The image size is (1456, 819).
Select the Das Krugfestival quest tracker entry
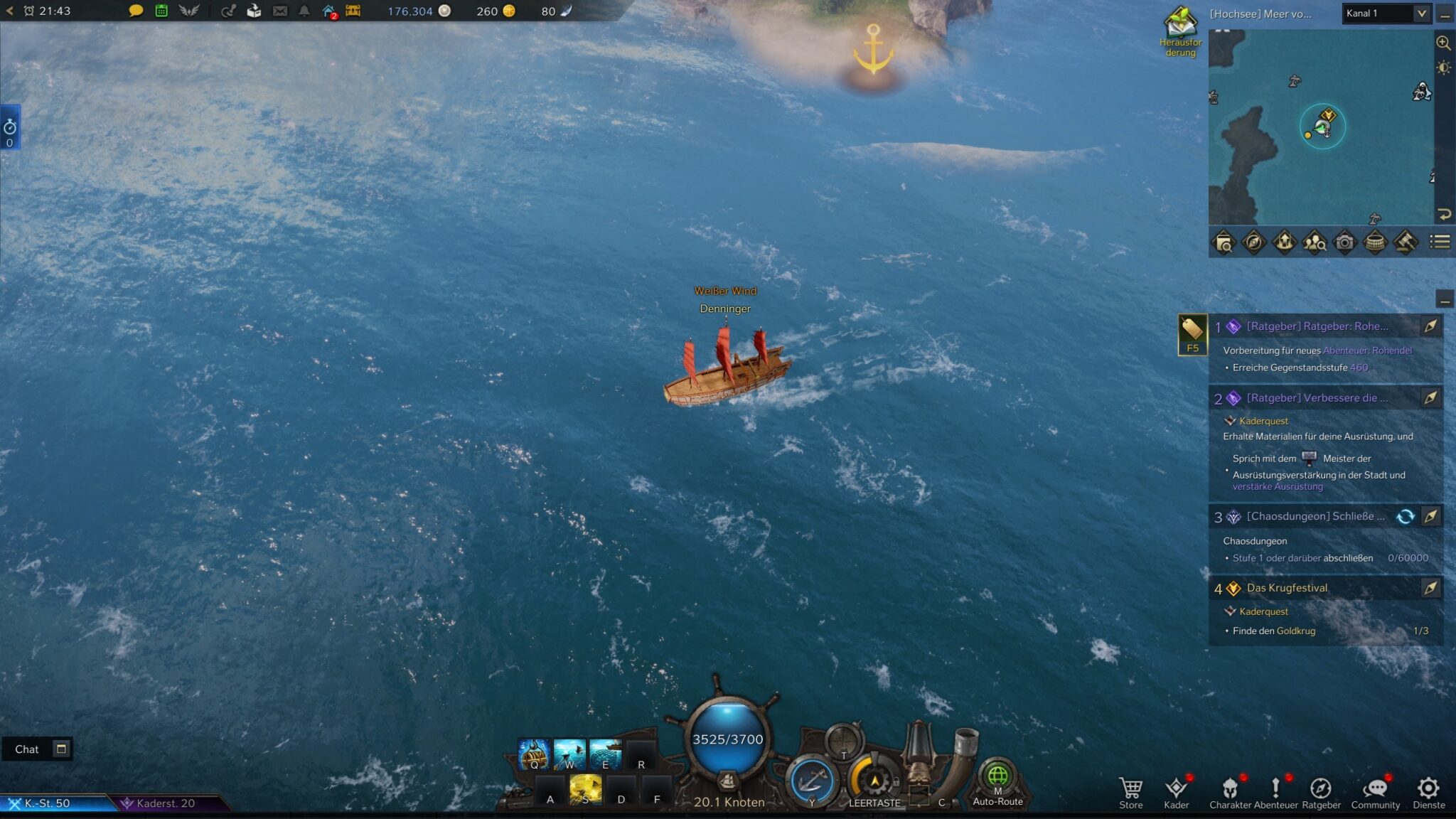[x=1287, y=588]
